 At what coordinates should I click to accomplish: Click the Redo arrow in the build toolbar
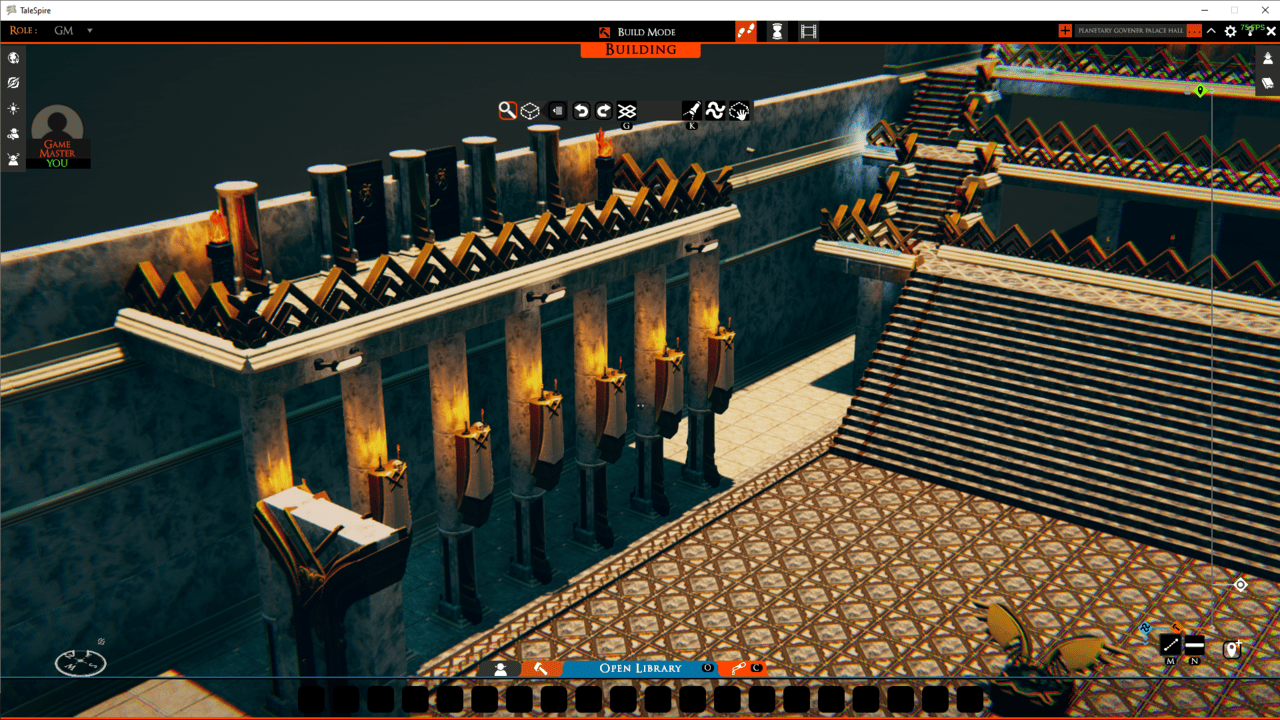pos(602,111)
